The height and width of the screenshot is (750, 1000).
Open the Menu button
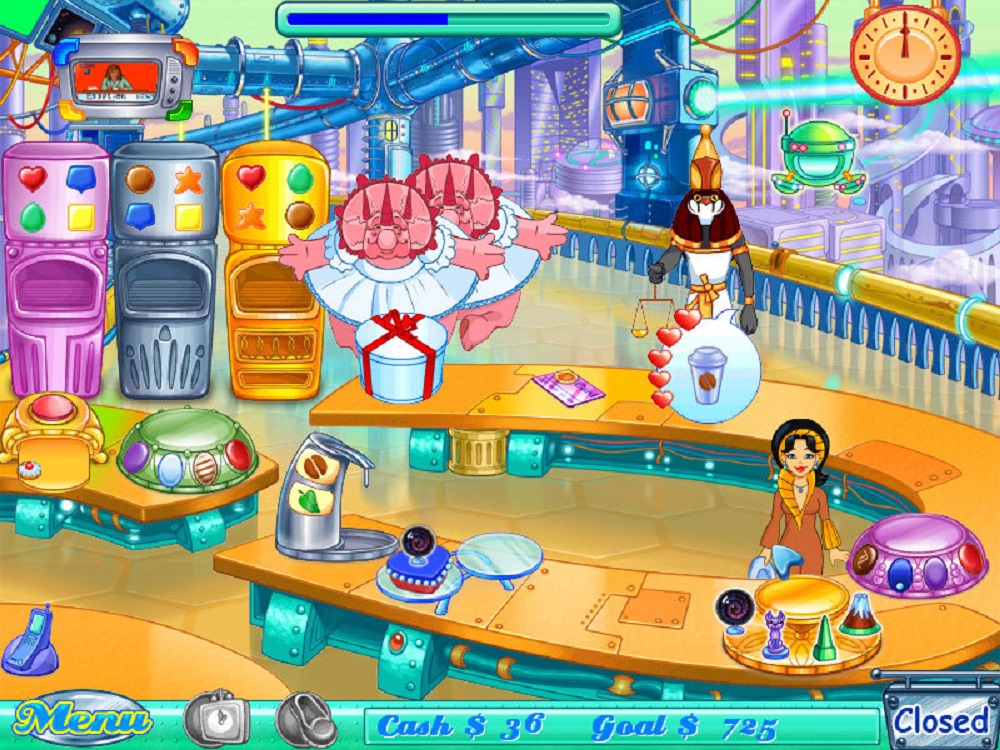pos(83,718)
